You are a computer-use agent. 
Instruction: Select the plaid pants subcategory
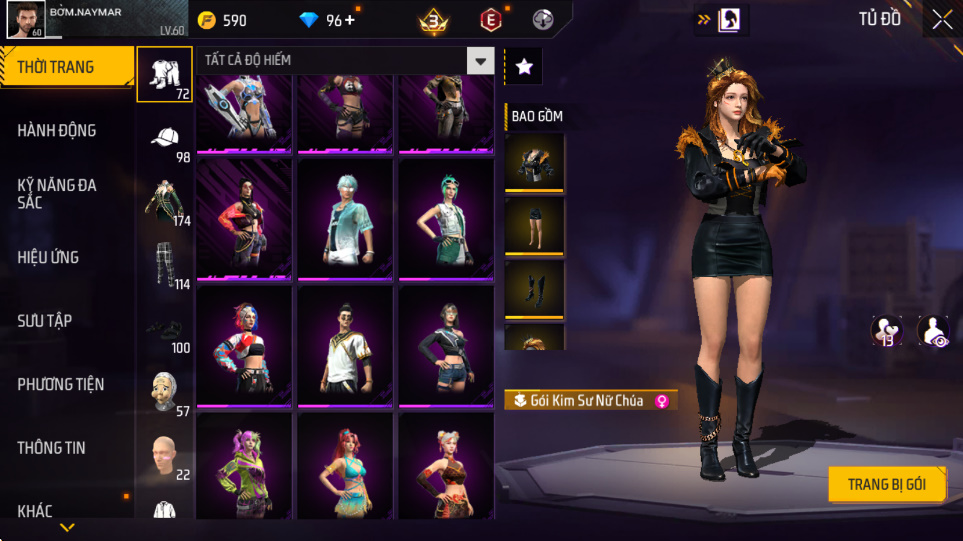(165, 265)
